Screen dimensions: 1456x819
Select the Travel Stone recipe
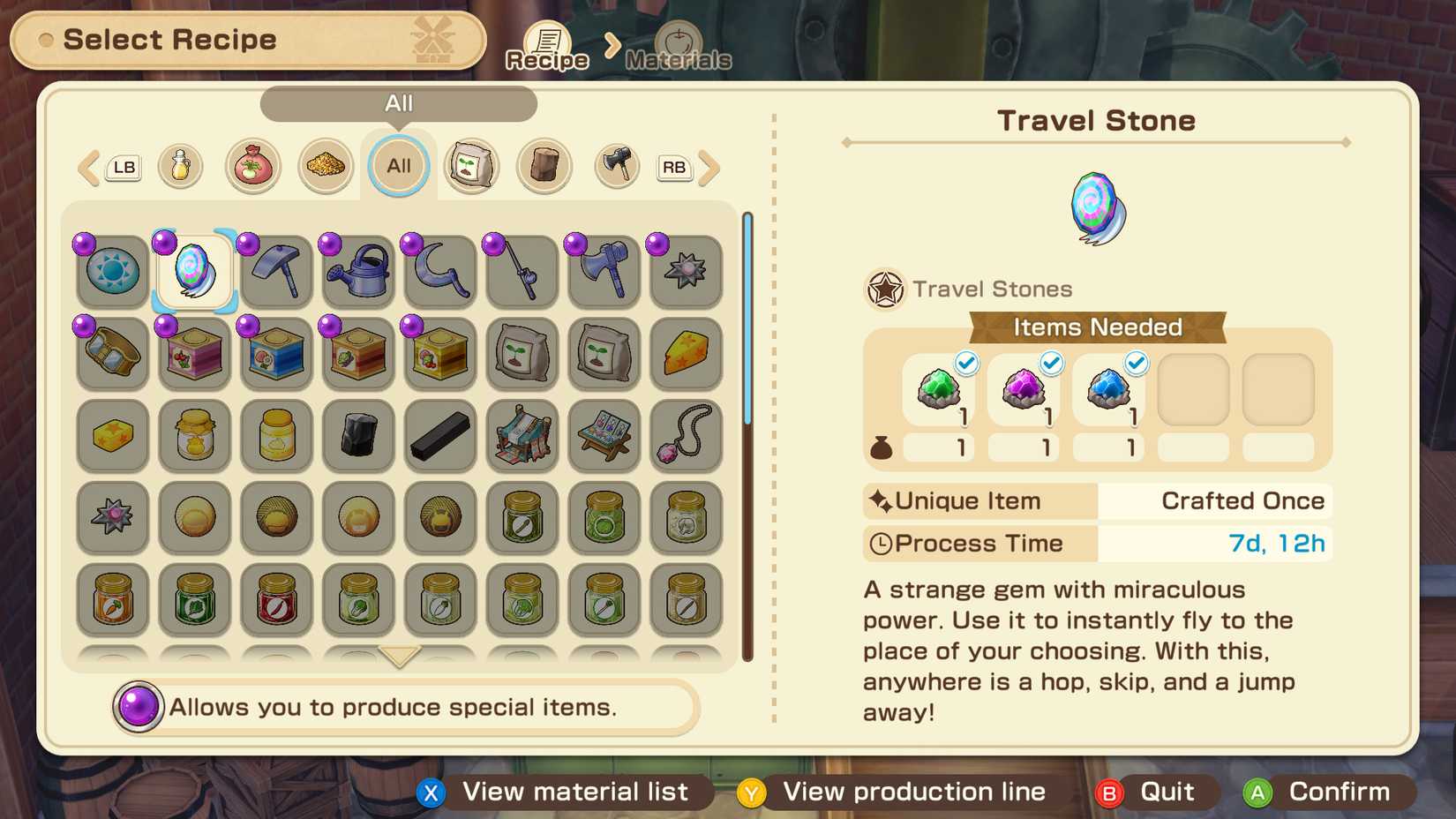[193, 271]
